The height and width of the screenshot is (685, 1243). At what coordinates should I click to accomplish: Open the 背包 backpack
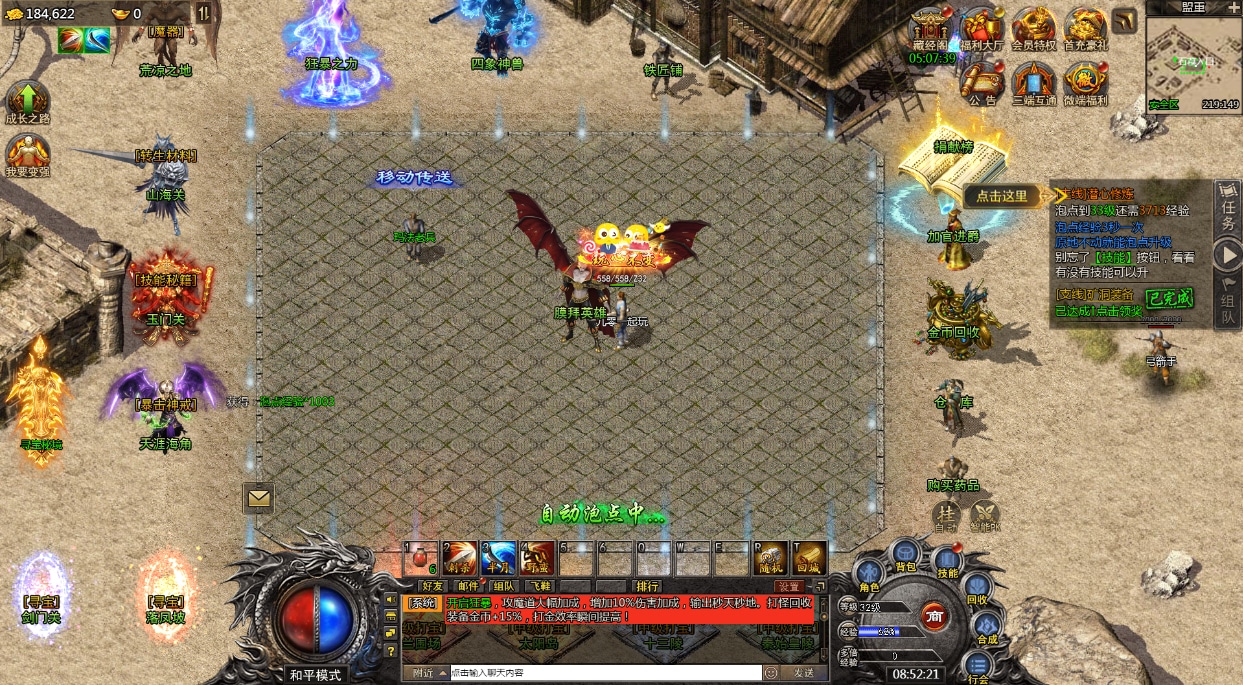tap(905, 554)
